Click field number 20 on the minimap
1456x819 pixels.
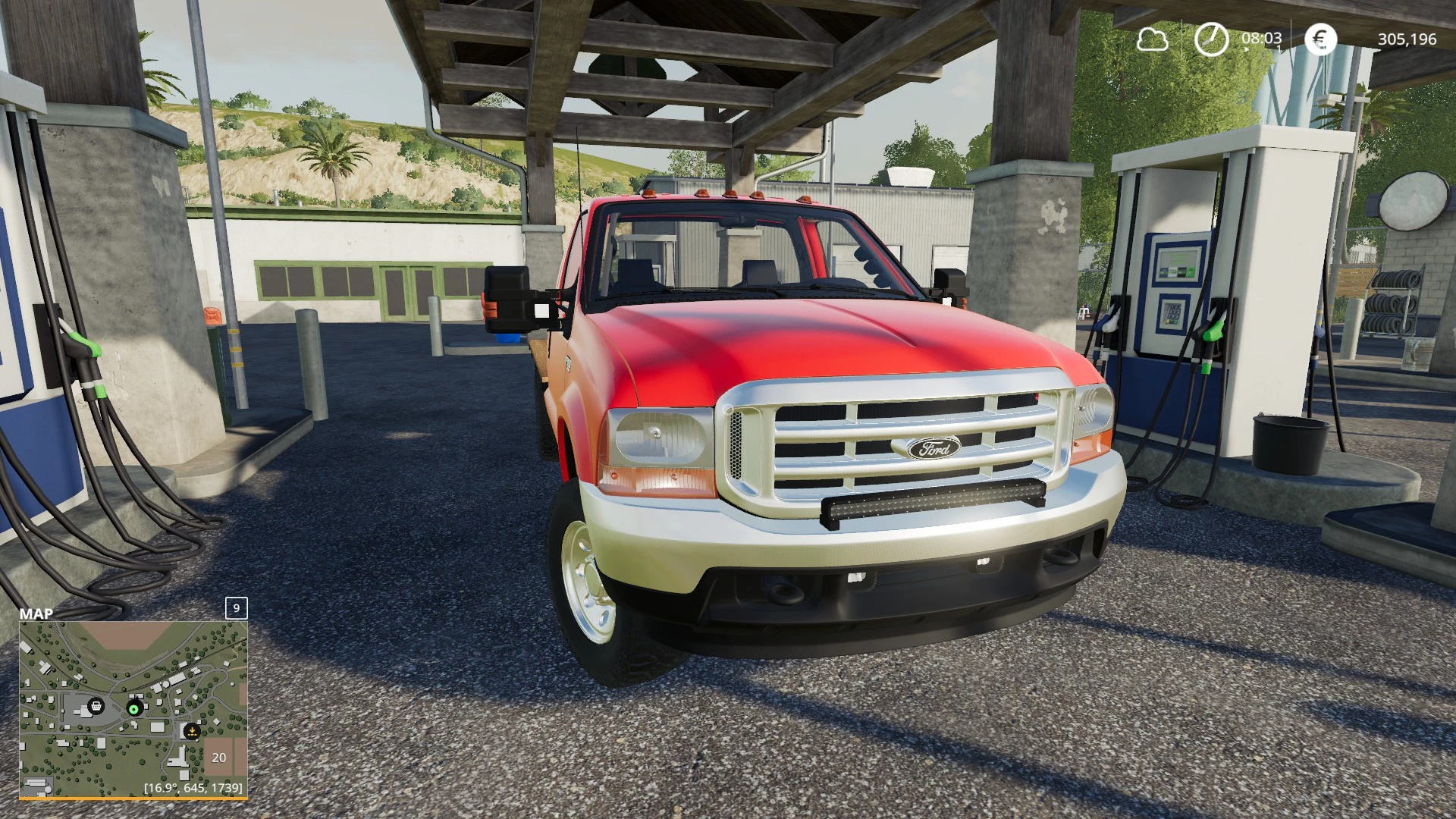click(219, 758)
